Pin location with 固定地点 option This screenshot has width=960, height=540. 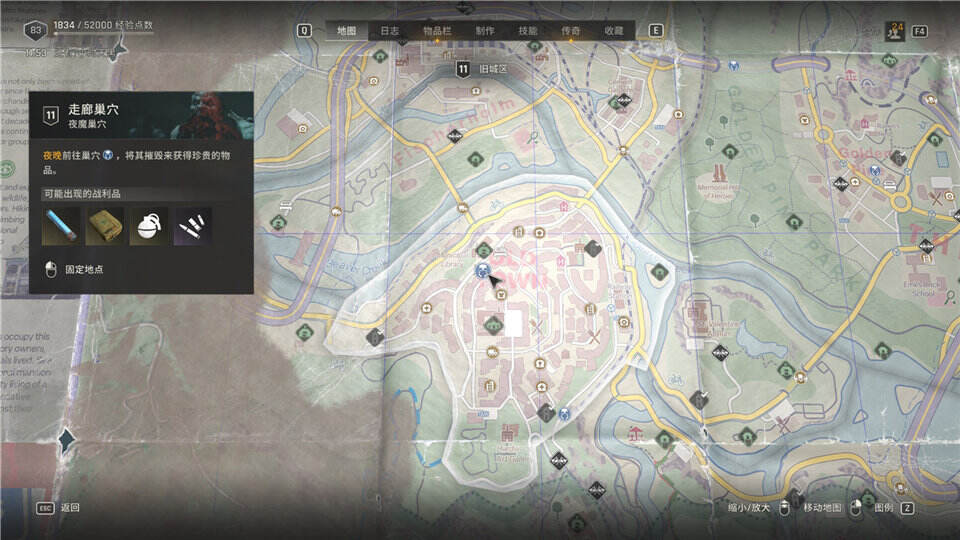pos(84,269)
